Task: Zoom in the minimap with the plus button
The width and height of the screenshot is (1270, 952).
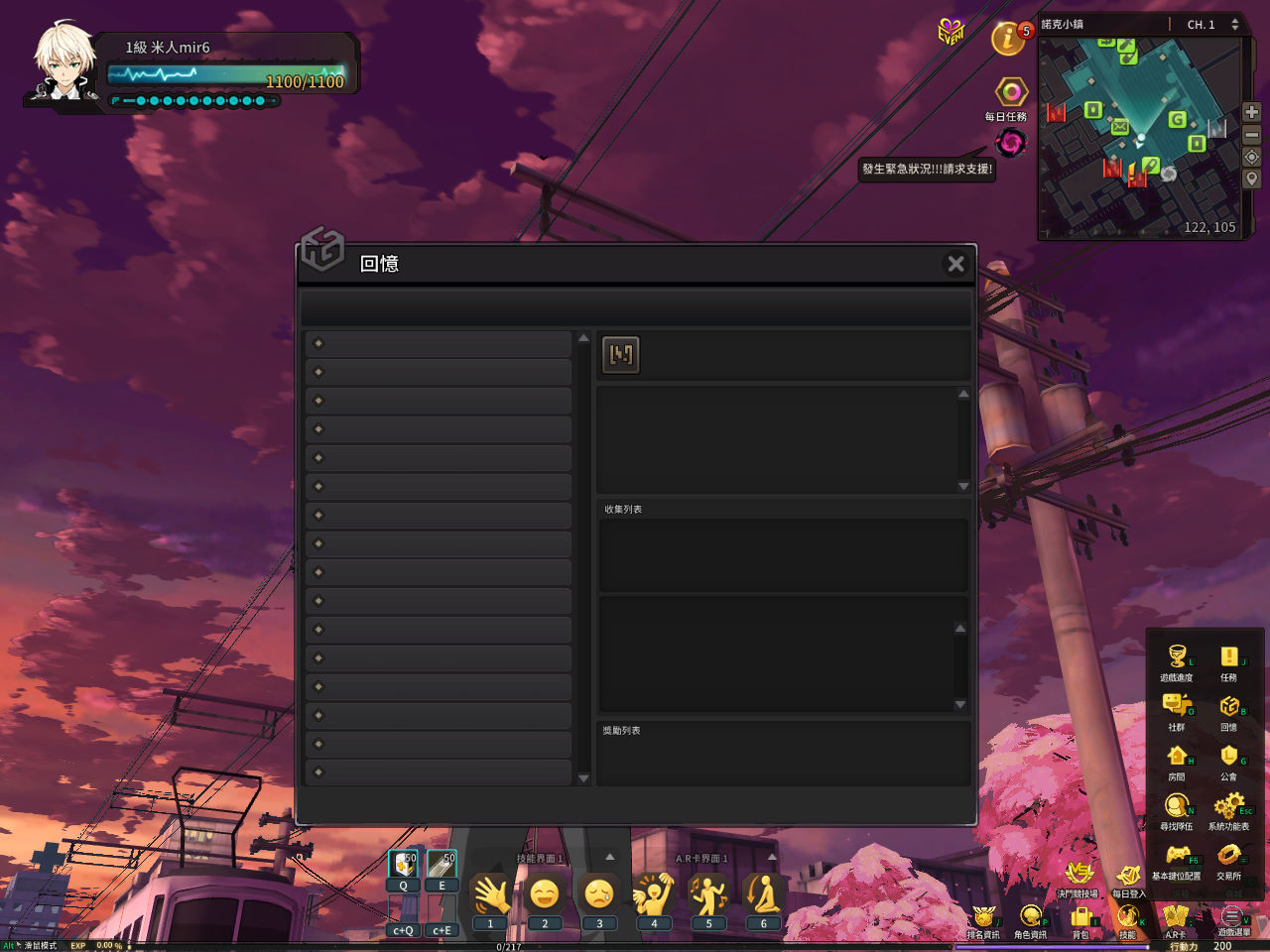Action: (1252, 112)
